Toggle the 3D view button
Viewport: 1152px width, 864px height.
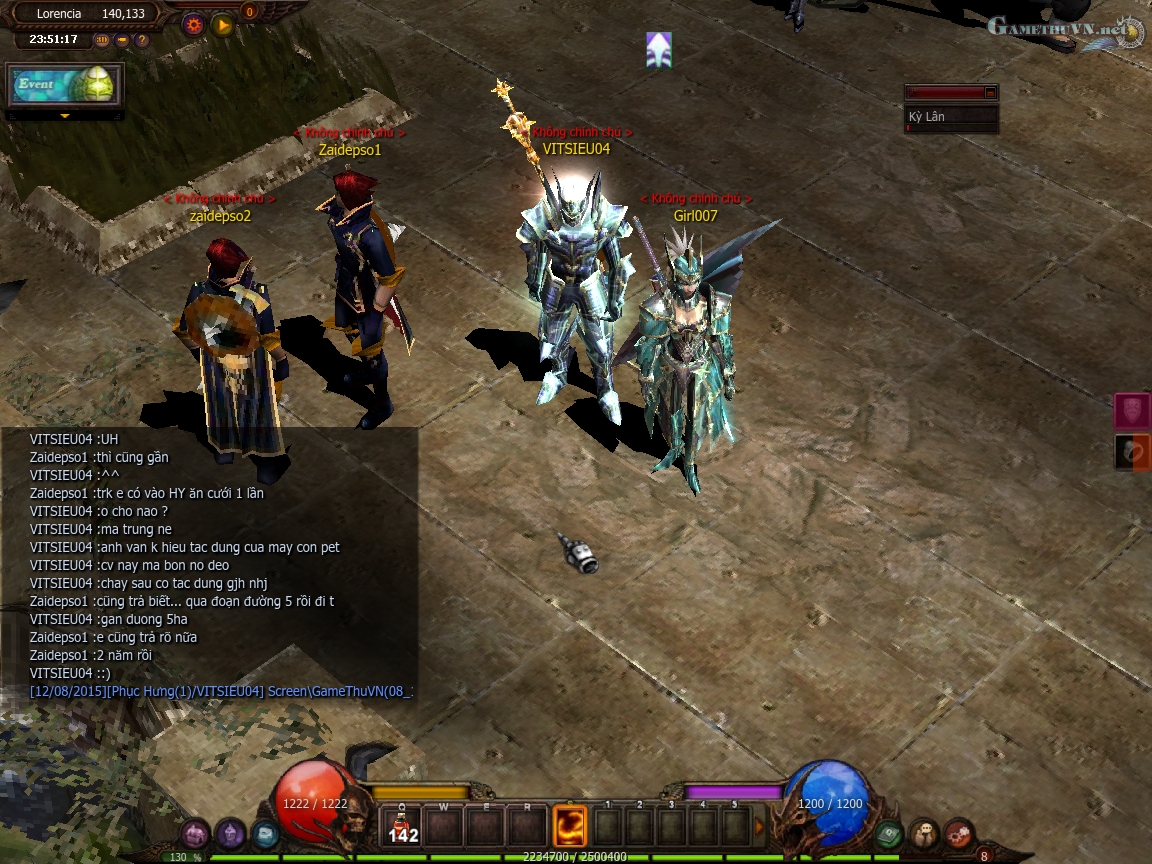pos(102,40)
